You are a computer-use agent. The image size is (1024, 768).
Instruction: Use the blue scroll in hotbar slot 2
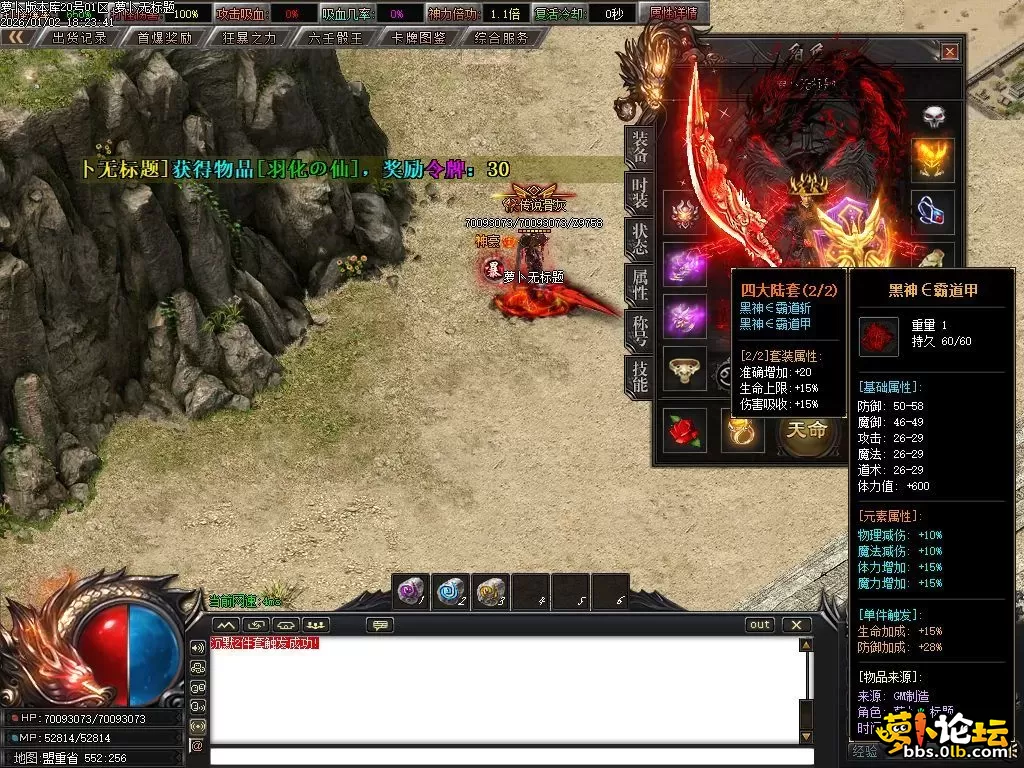coord(450,591)
